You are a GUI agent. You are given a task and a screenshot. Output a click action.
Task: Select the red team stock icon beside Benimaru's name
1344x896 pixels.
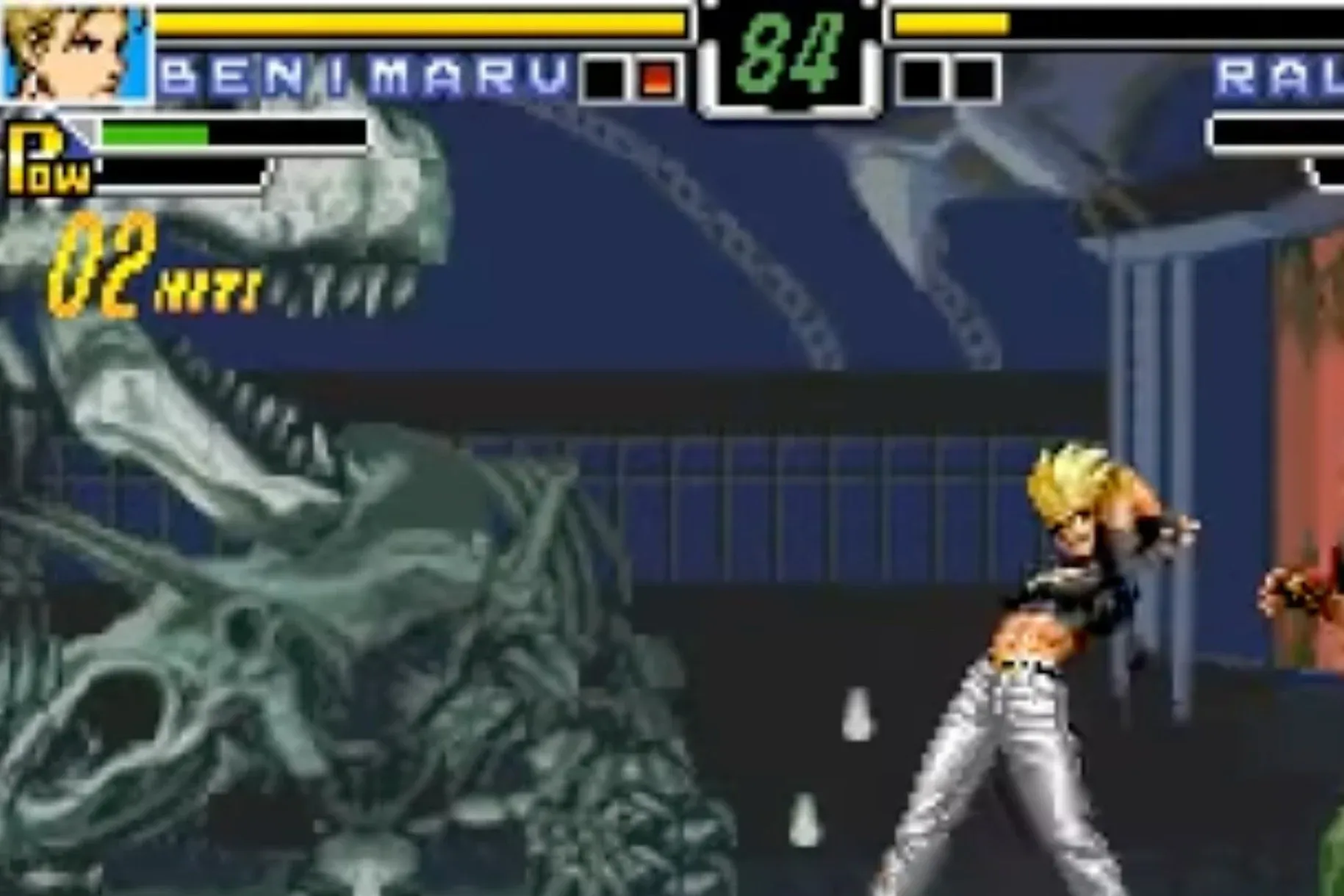pyautogui.click(x=659, y=77)
